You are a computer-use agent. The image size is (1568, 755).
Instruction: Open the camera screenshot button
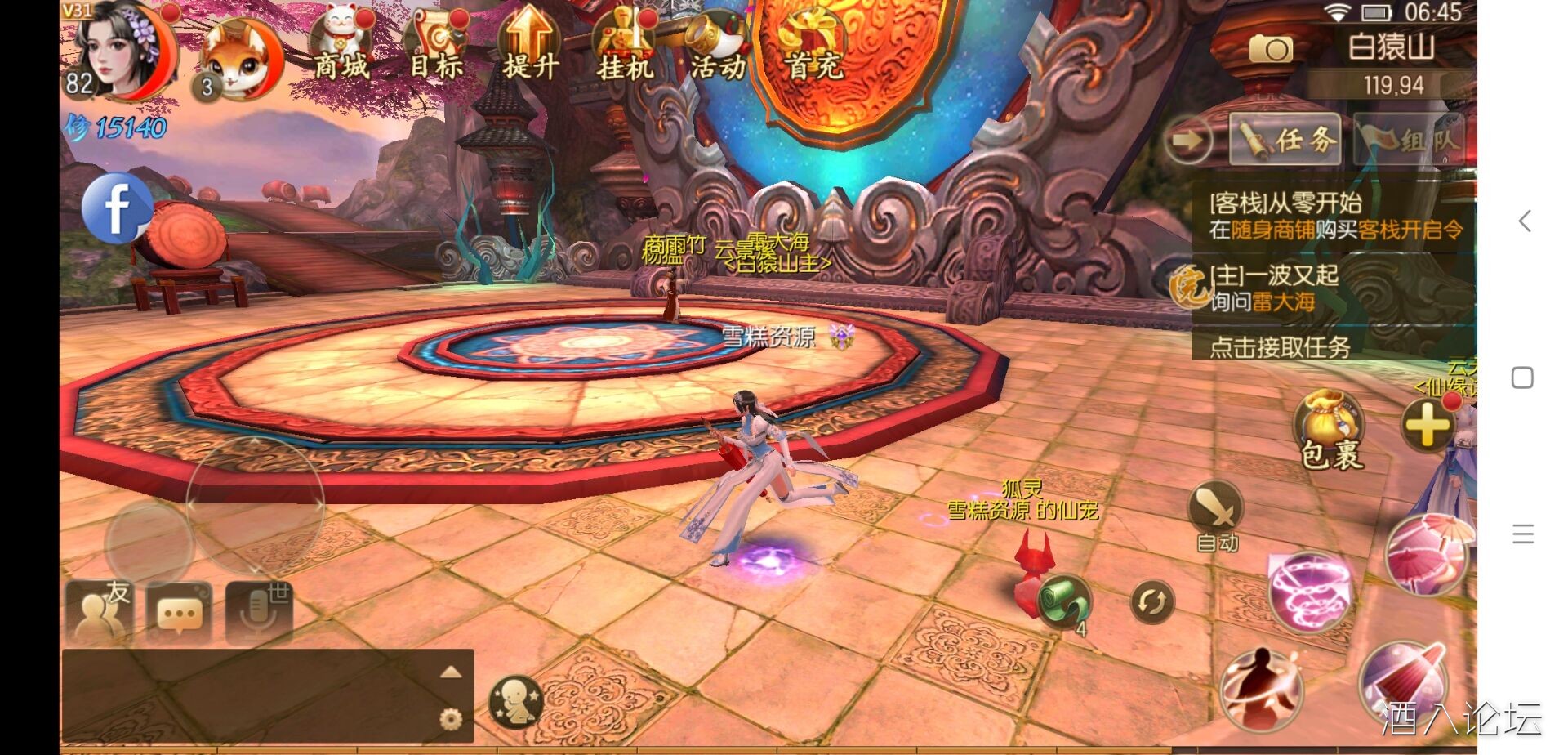1270,50
